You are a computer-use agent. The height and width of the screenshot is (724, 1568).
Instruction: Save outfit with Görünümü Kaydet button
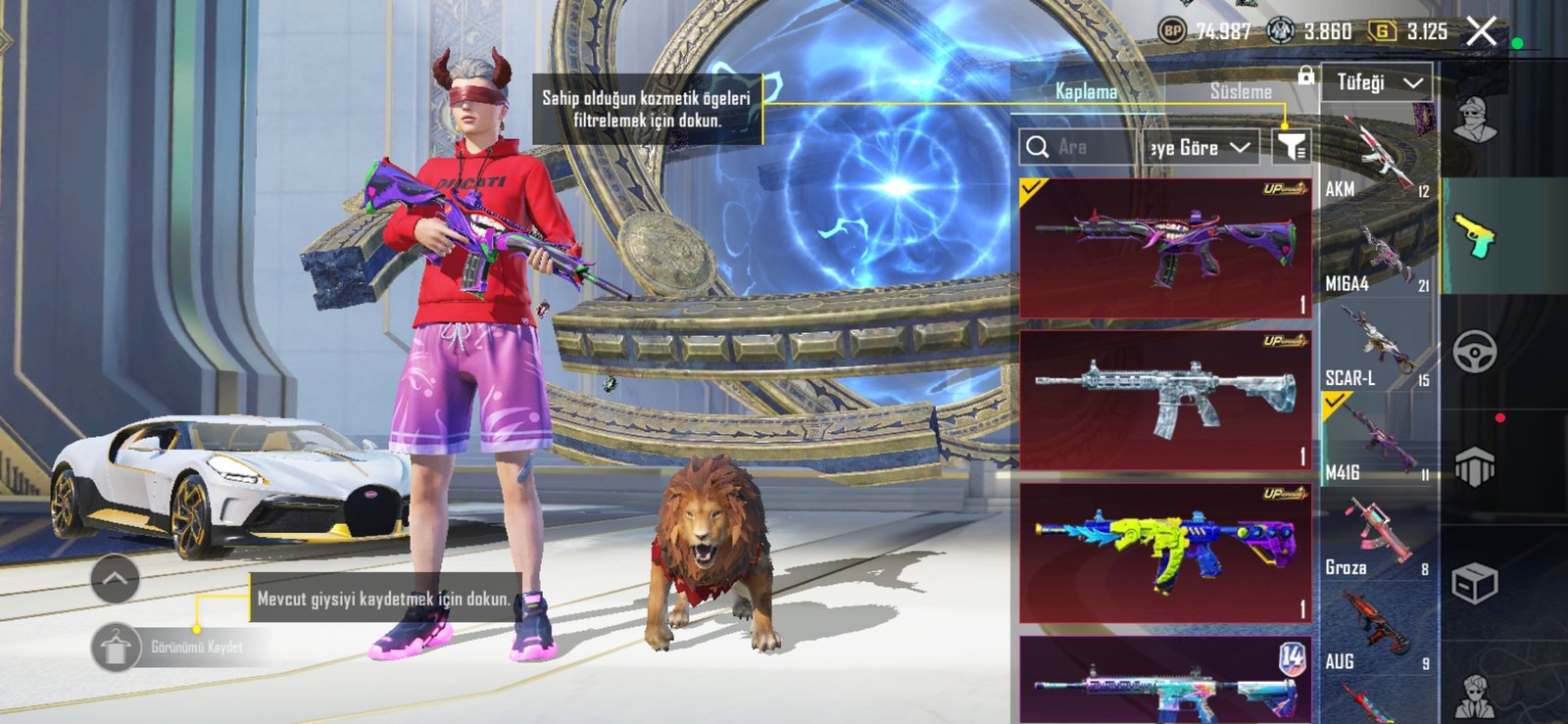117,648
